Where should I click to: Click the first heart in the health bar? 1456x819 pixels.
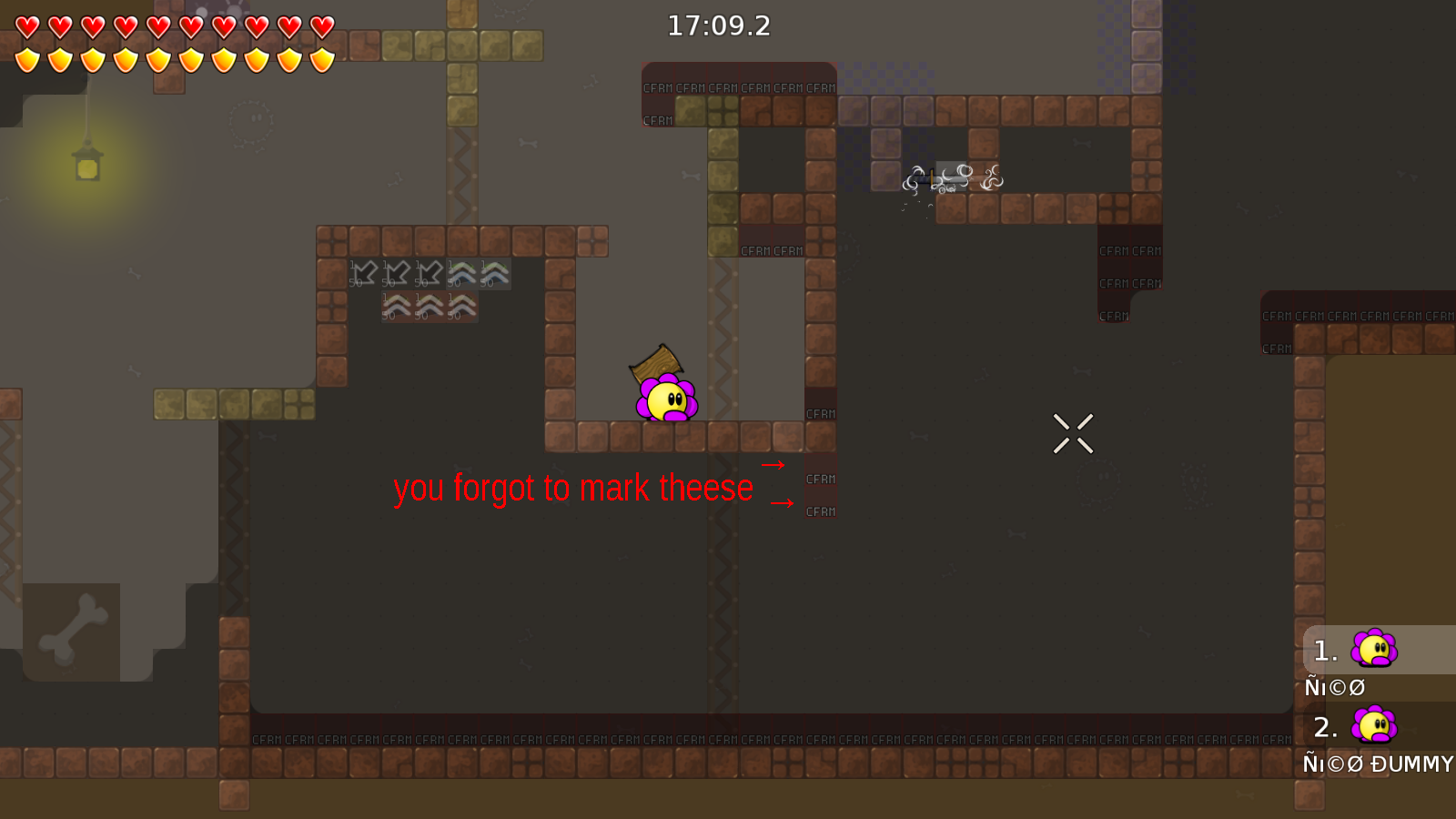27,26
